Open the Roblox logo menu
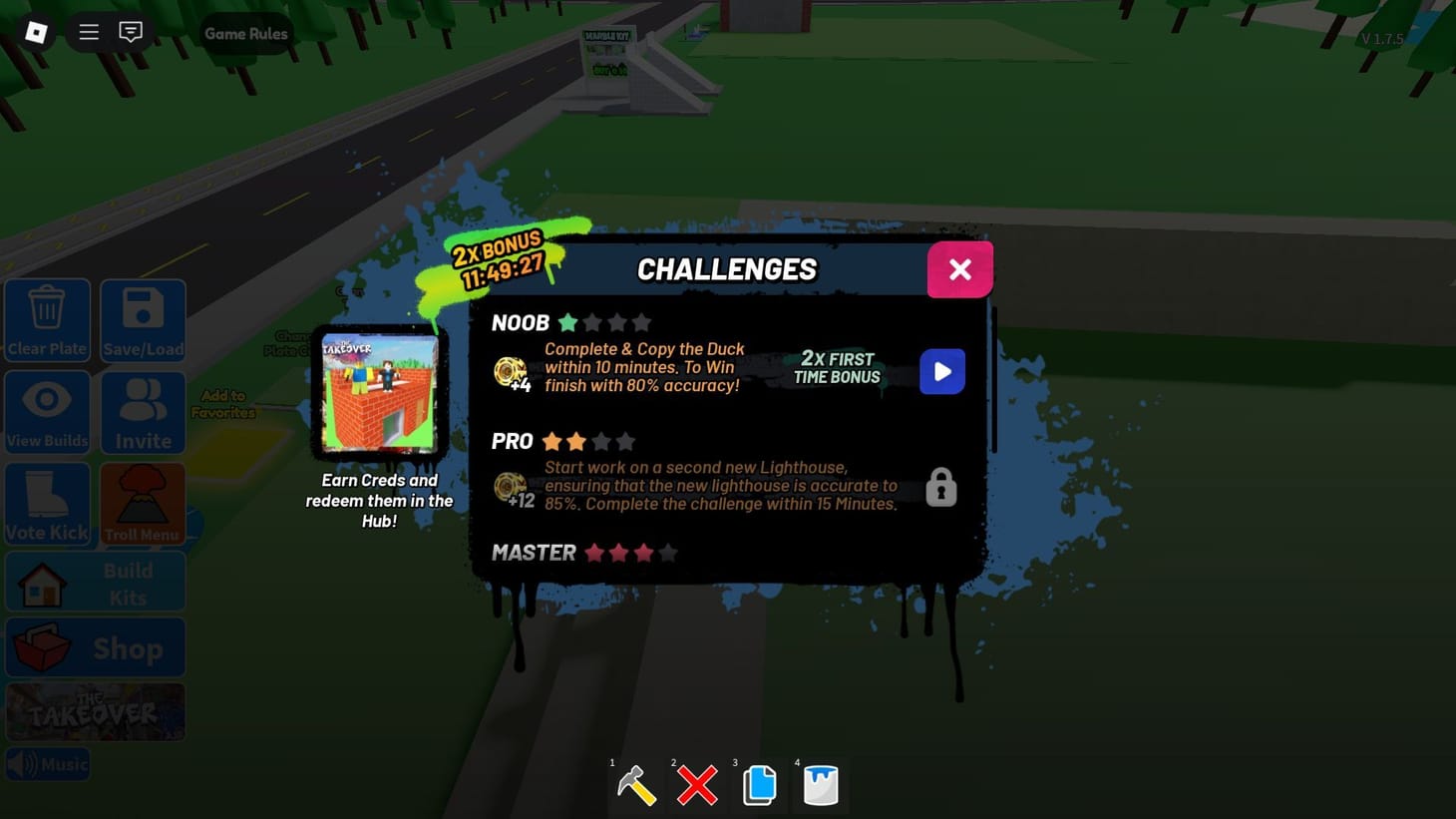 [36, 32]
